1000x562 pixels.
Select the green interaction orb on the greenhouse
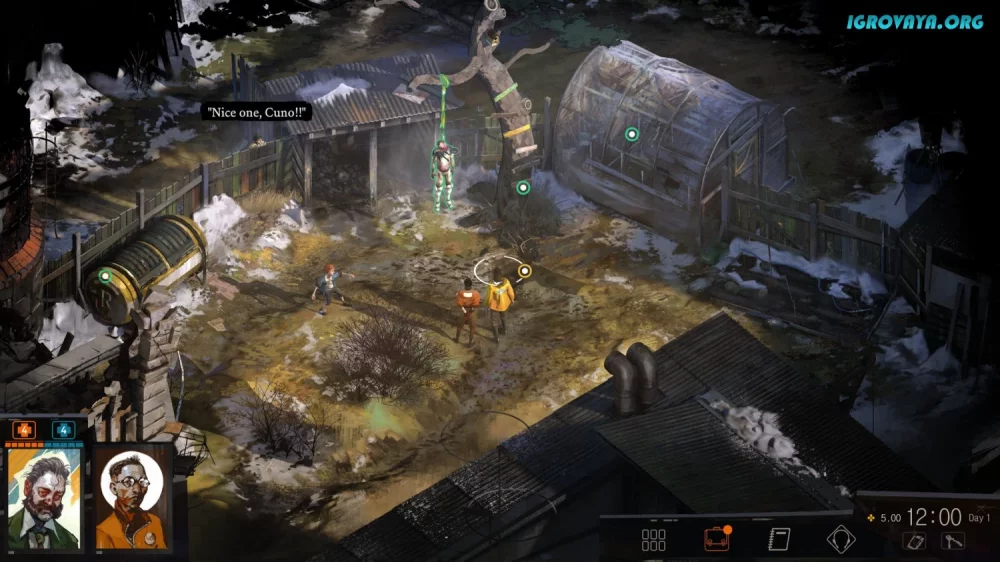click(631, 134)
